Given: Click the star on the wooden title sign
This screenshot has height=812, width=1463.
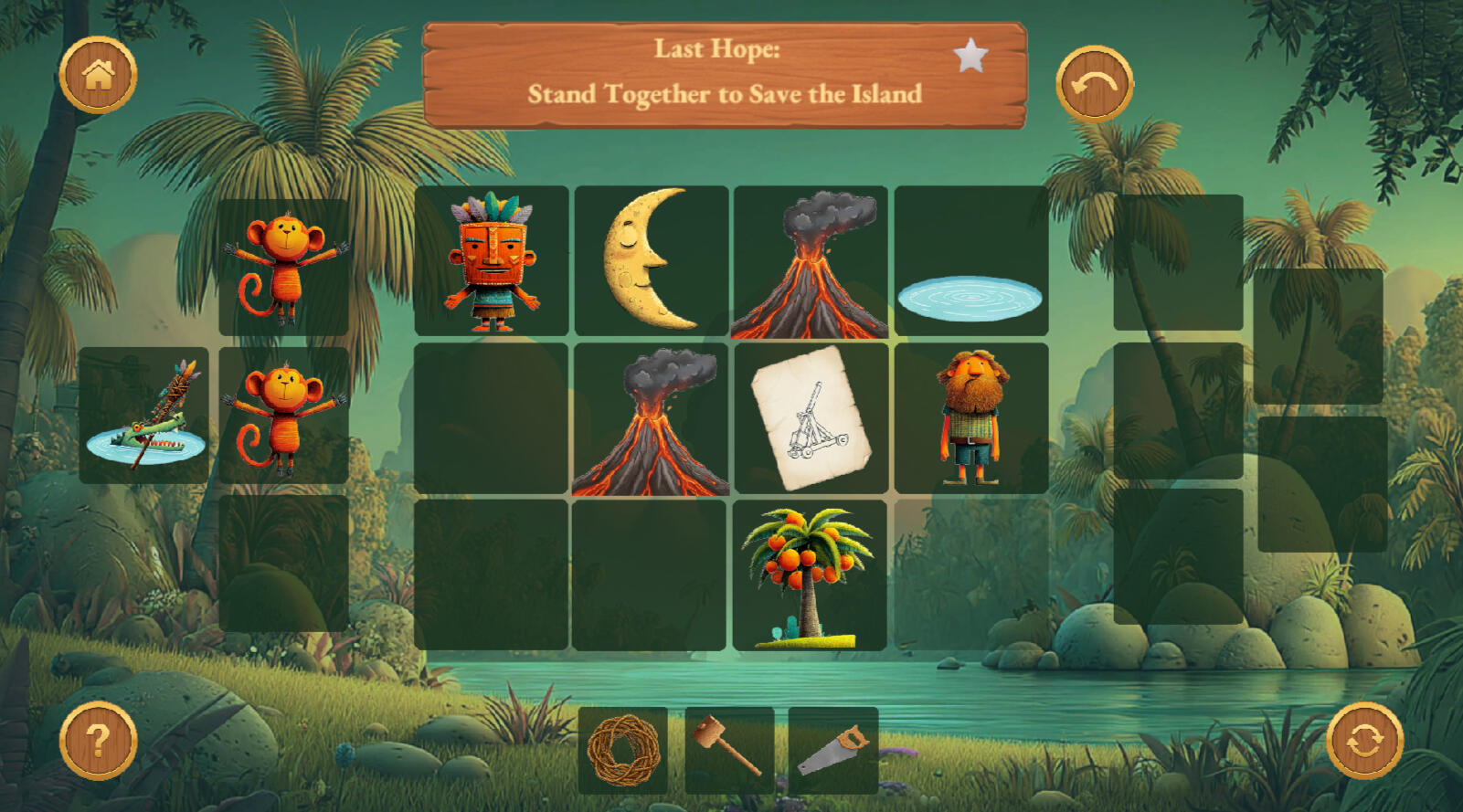Looking at the screenshot, I should [970, 57].
